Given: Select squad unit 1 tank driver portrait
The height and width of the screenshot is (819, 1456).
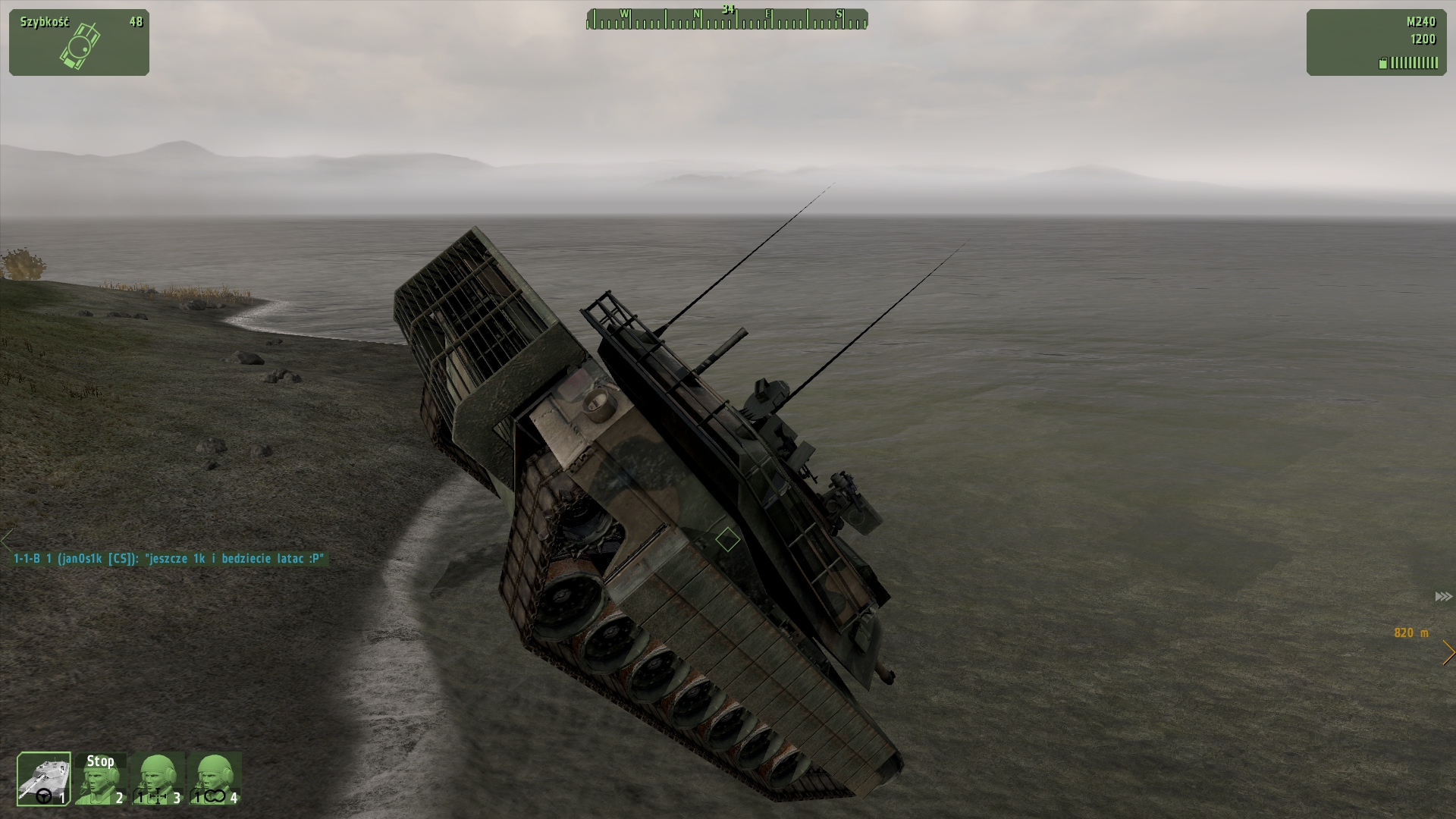Looking at the screenshot, I should point(44,778).
